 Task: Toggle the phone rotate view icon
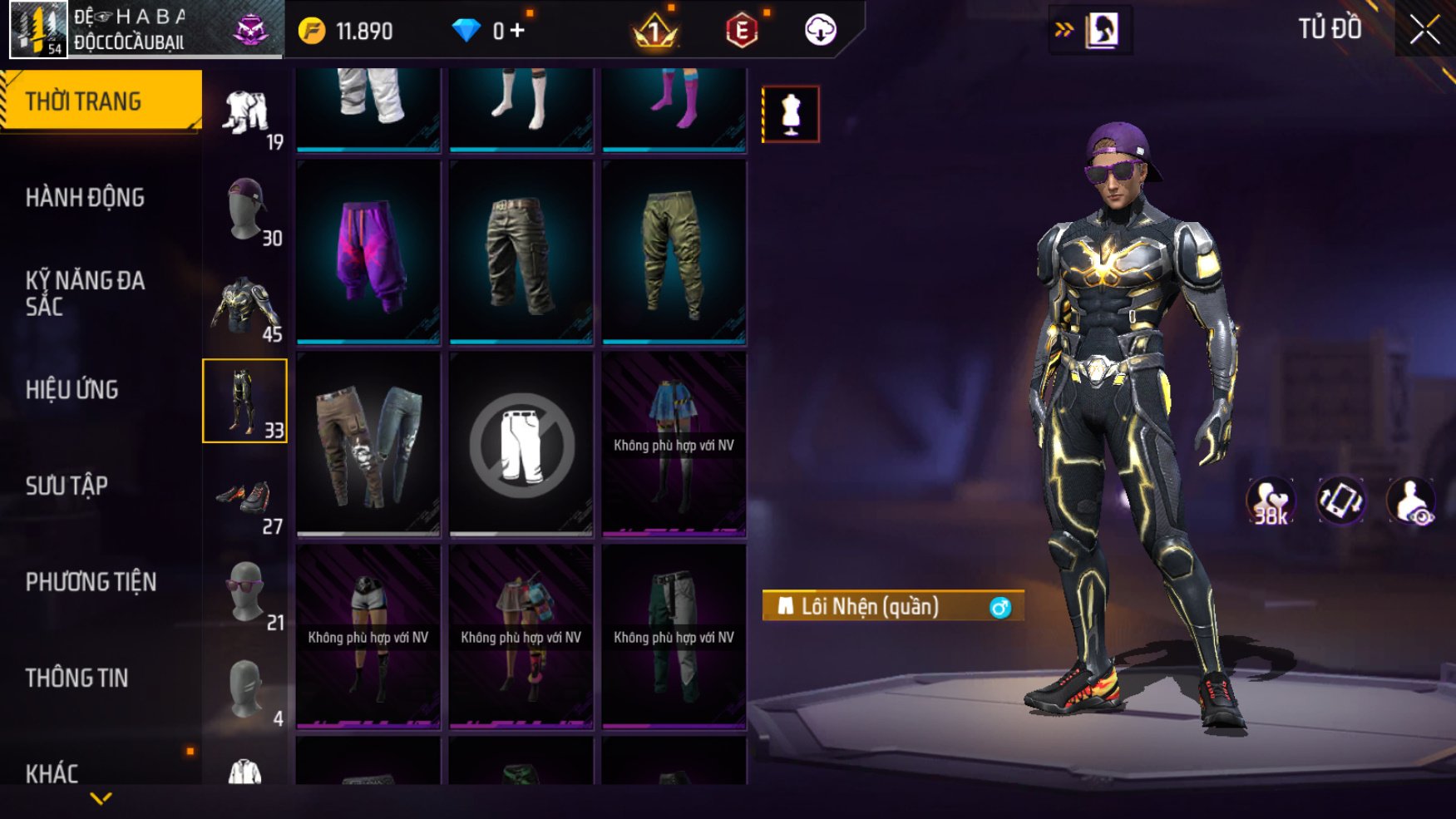point(1340,501)
